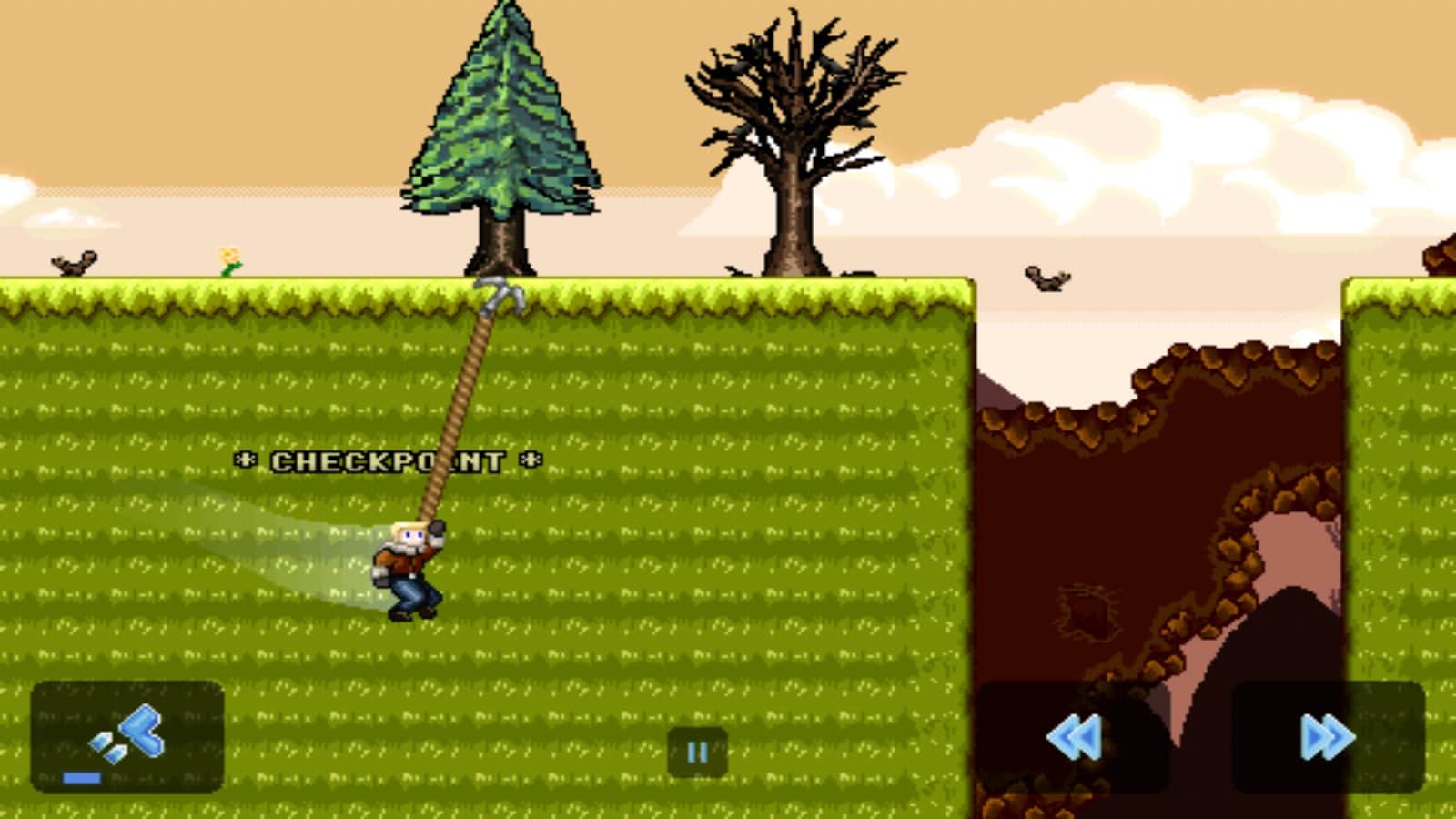Pause the game with the pause control
This screenshot has height=819, width=1456.
tap(697, 751)
